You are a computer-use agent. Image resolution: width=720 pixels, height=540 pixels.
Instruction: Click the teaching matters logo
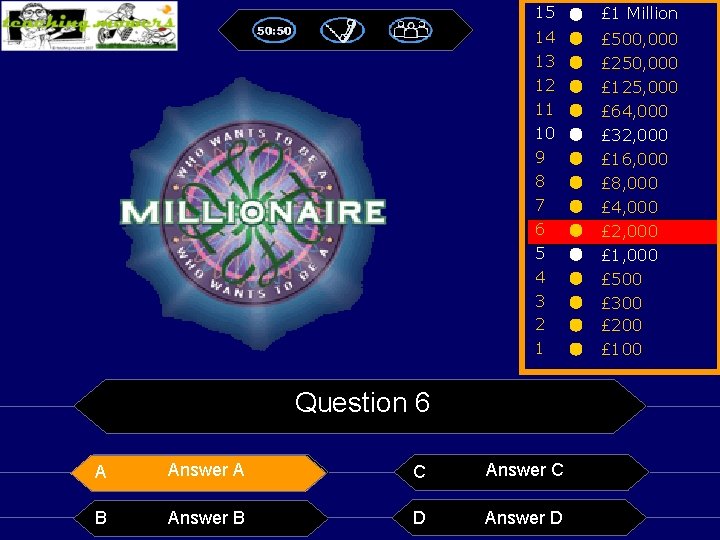click(x=89, y=26)
